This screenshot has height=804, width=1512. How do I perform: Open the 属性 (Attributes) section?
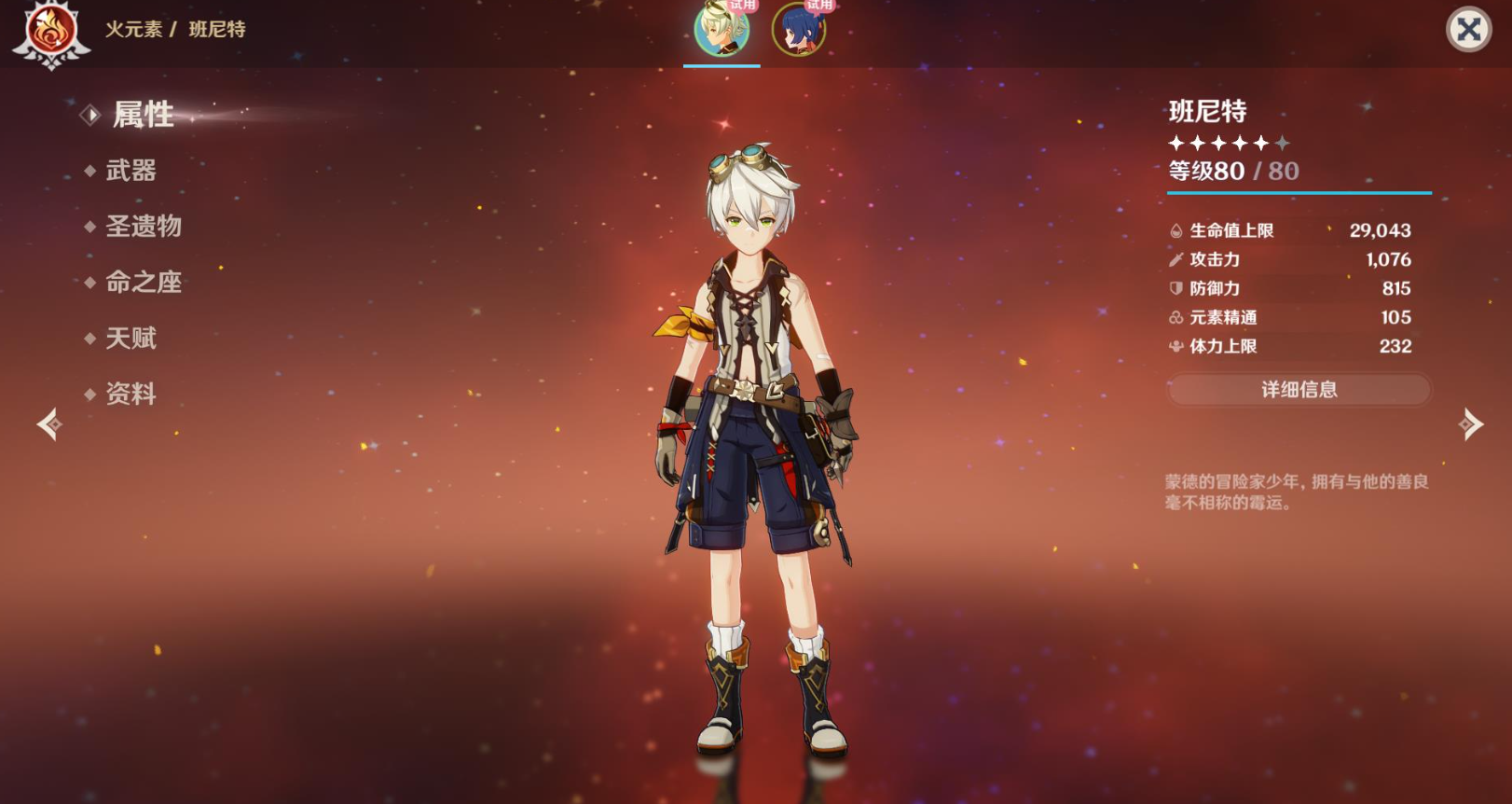143,115
